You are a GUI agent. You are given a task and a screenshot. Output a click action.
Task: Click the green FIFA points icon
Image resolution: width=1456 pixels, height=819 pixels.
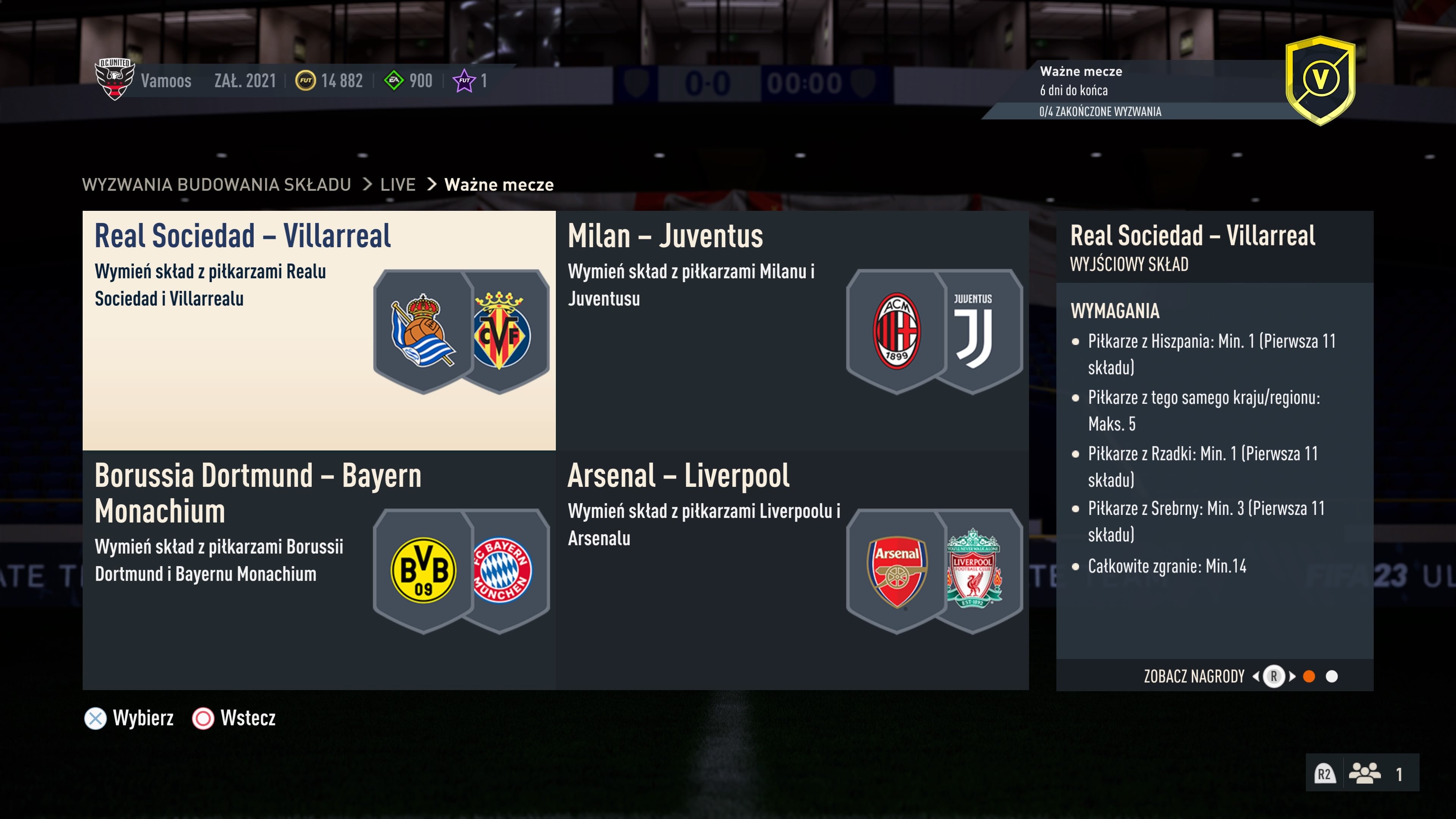pyautogui.click(x=394, y=80)
